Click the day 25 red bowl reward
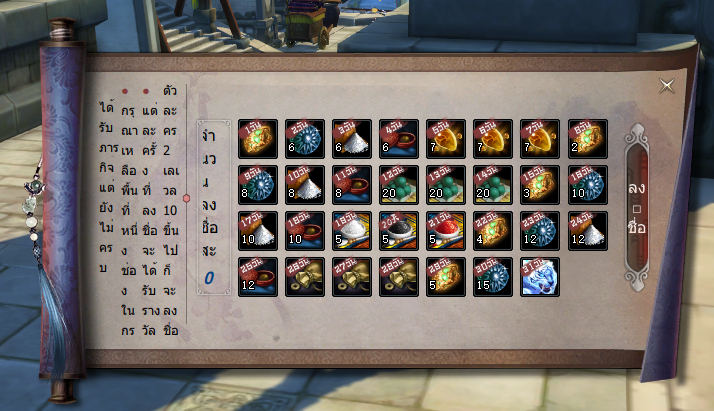 257,277
